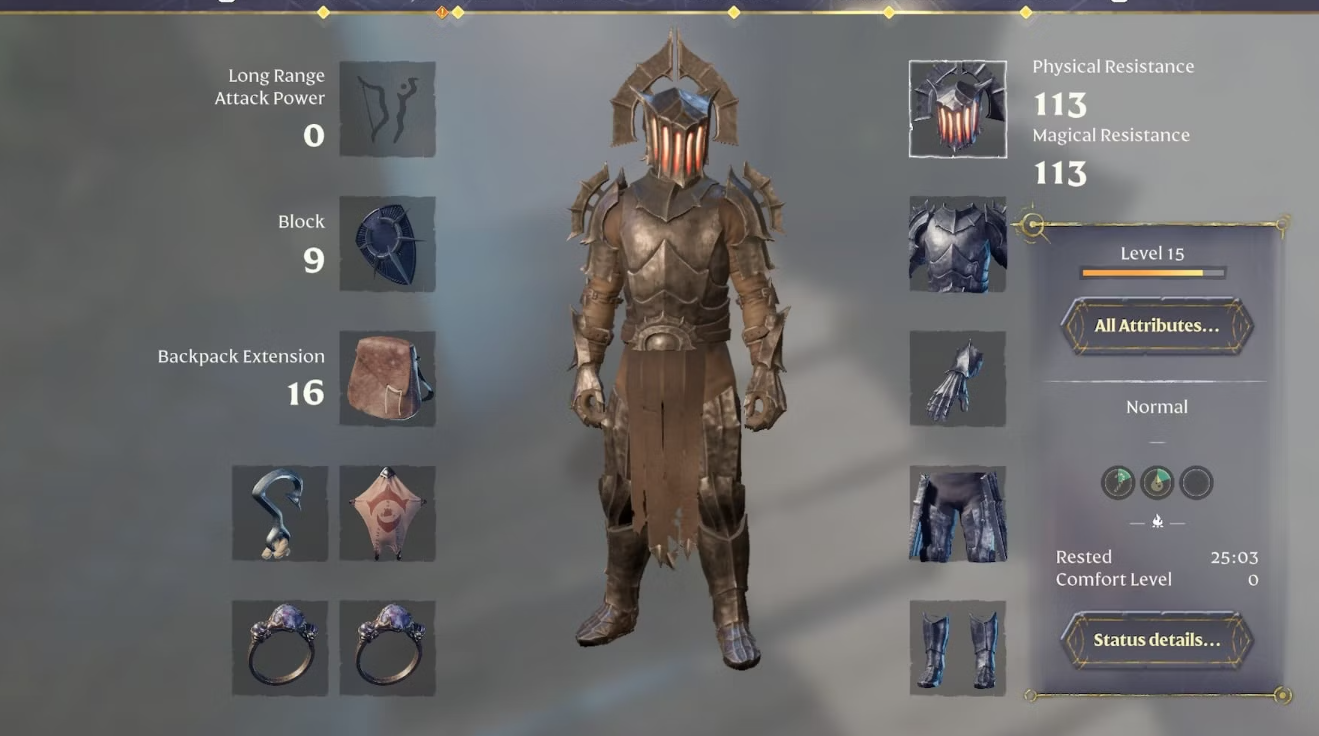Open the Backpack Extension bag icon
Image resolution: width=1319 pixels, height=736 pixels.
pos(387,378)
